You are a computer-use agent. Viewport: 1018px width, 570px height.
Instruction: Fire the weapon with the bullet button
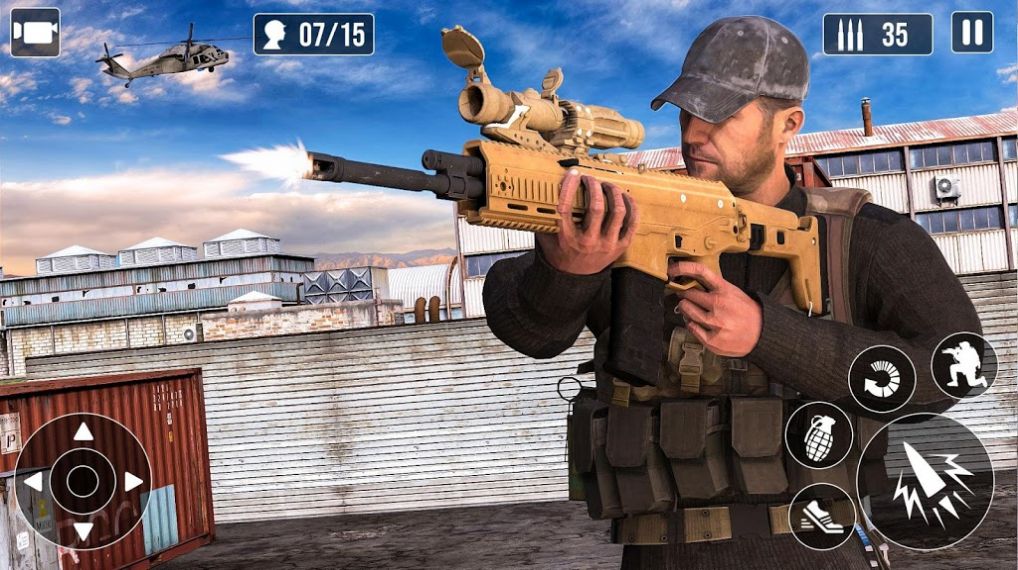[x=925, y=482]
